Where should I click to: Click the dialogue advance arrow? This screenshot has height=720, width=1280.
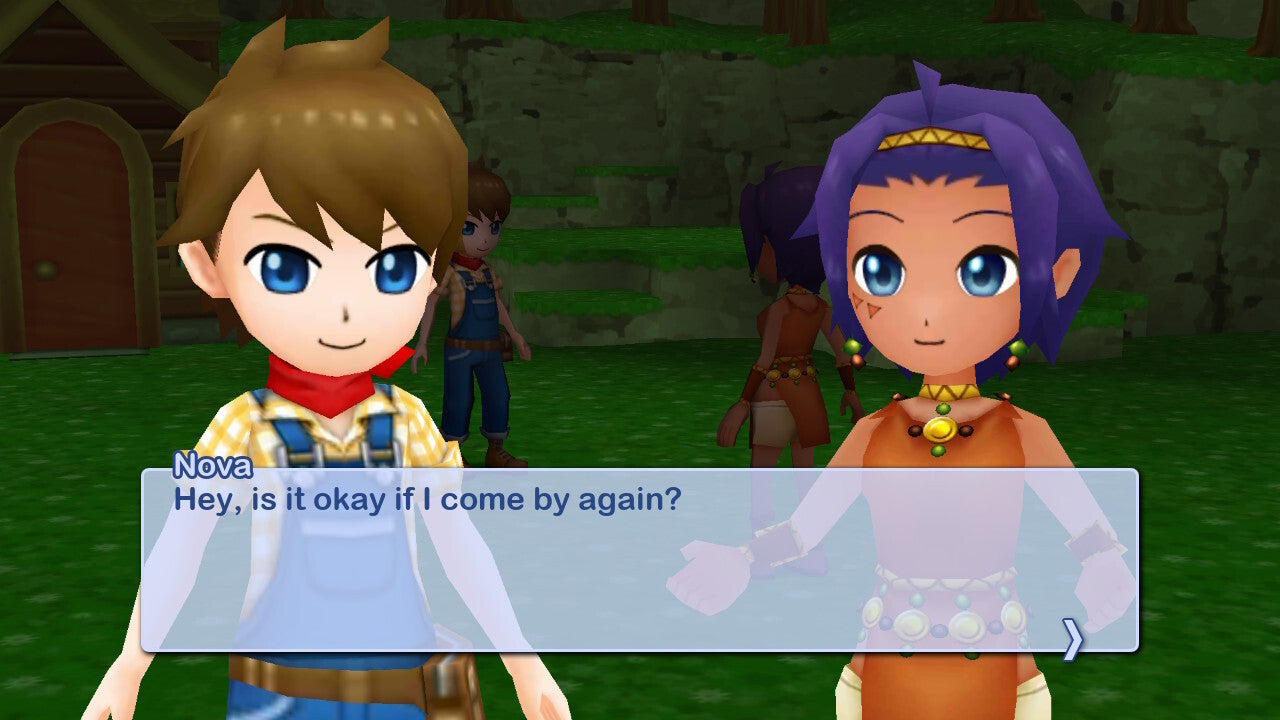[x=1073, y=637]
